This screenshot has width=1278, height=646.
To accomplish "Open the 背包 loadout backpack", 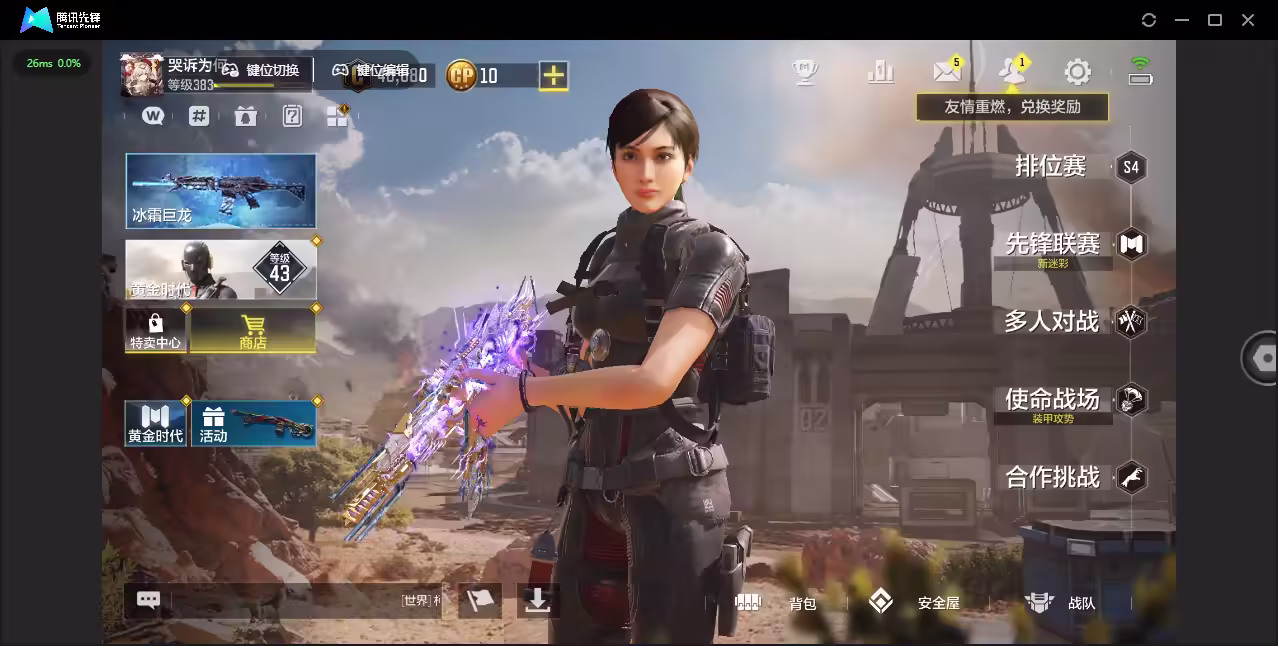I will (x=780, y=603).
